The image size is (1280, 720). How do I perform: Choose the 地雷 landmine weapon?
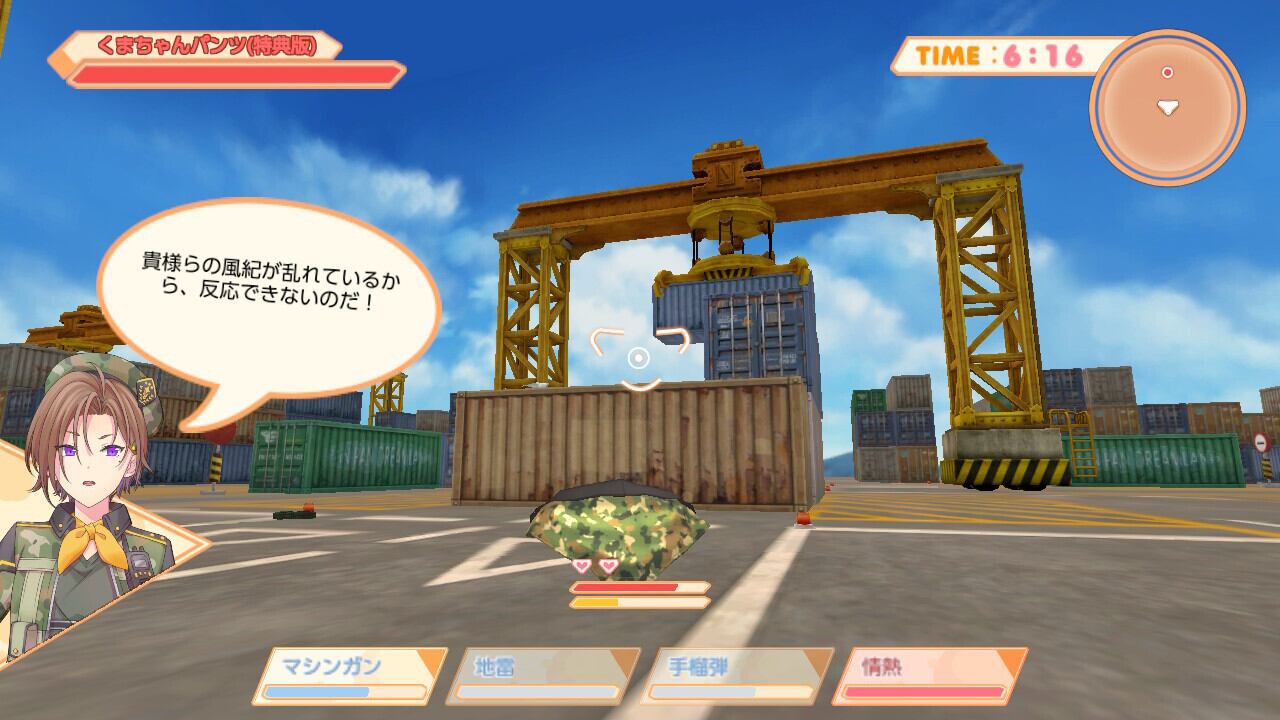tap(543, 676)
